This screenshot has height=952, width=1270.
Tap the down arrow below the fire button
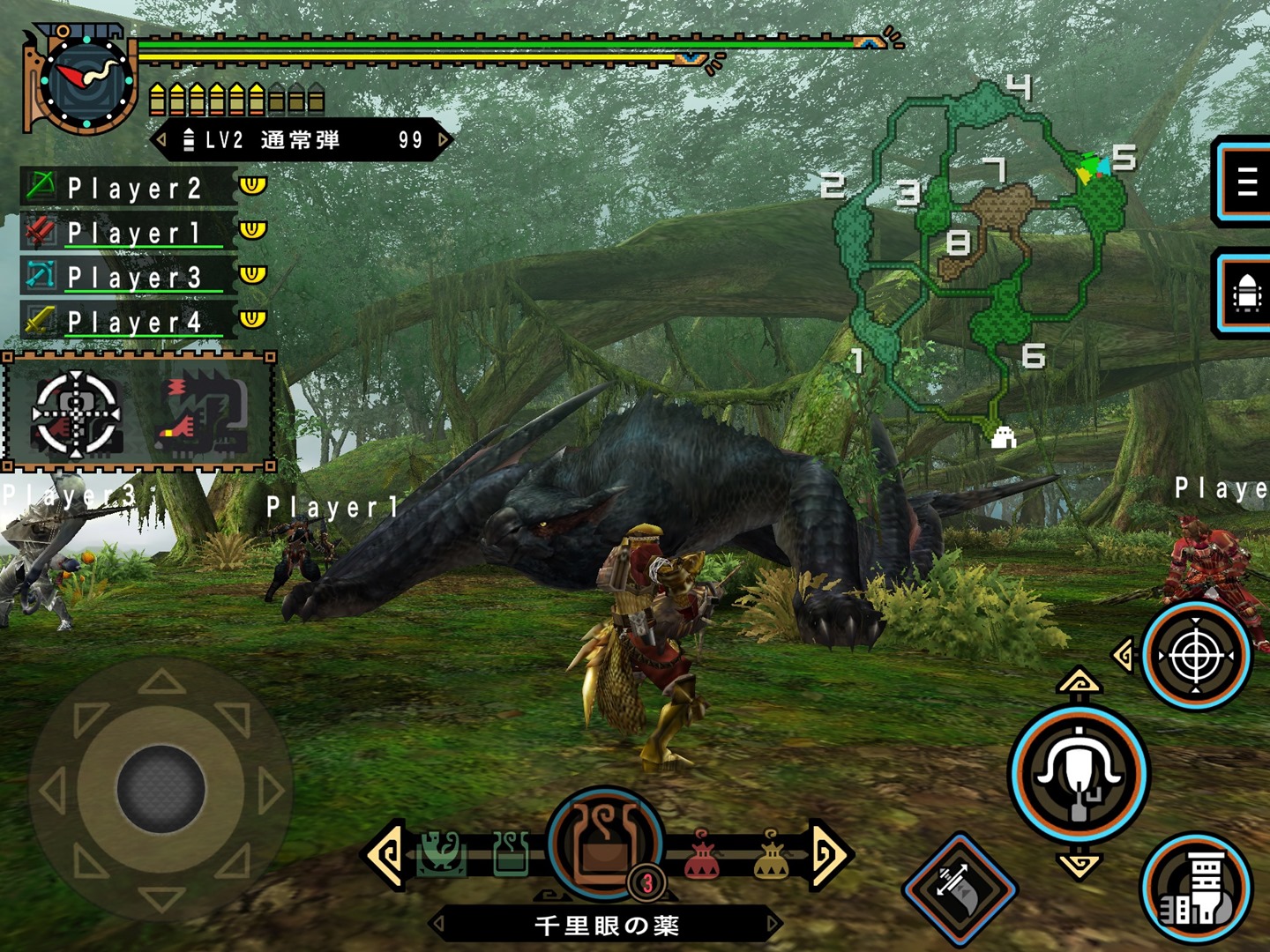pos(1079,864)
